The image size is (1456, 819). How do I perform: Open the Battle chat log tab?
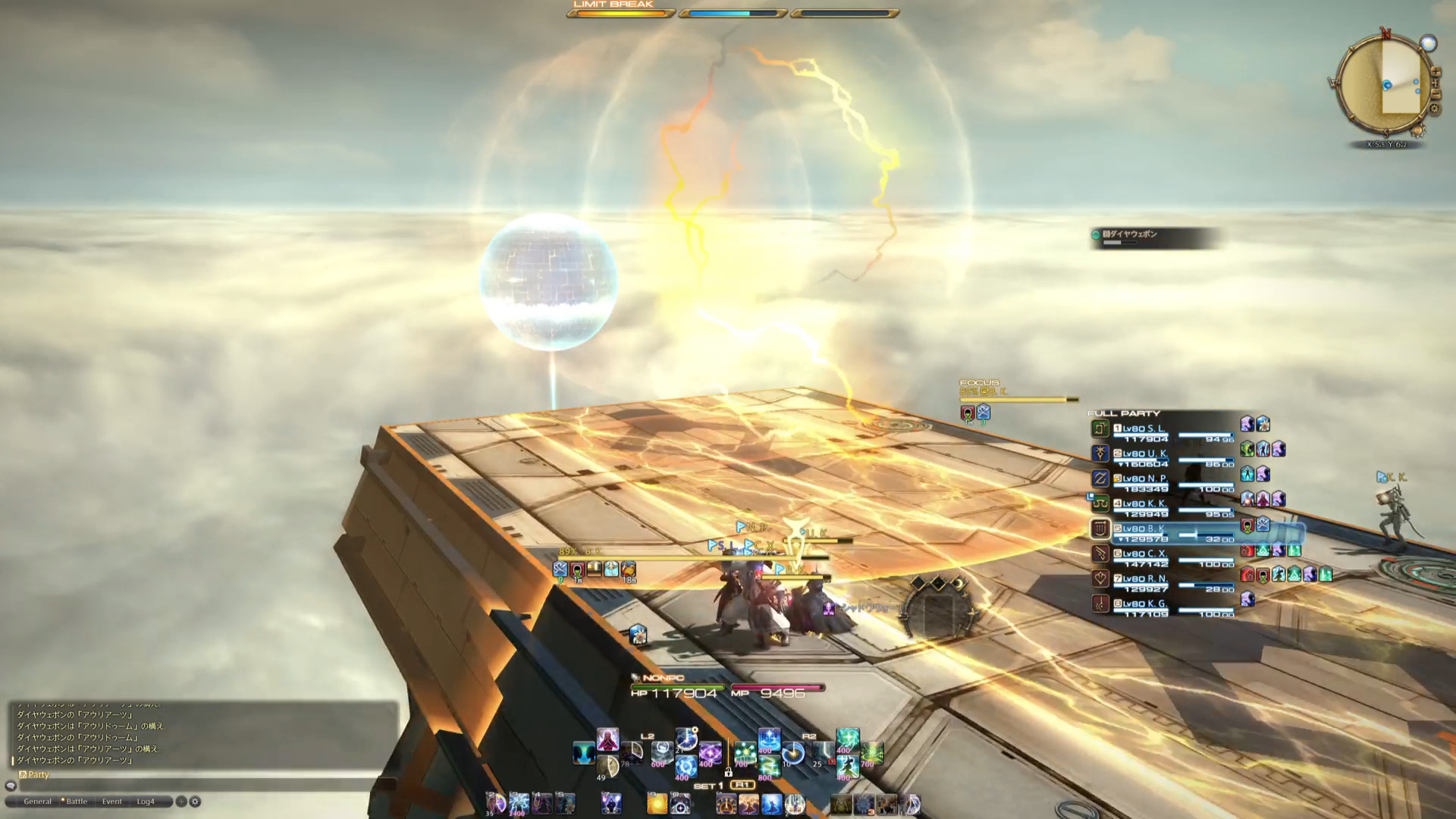[x=77, y=802]
